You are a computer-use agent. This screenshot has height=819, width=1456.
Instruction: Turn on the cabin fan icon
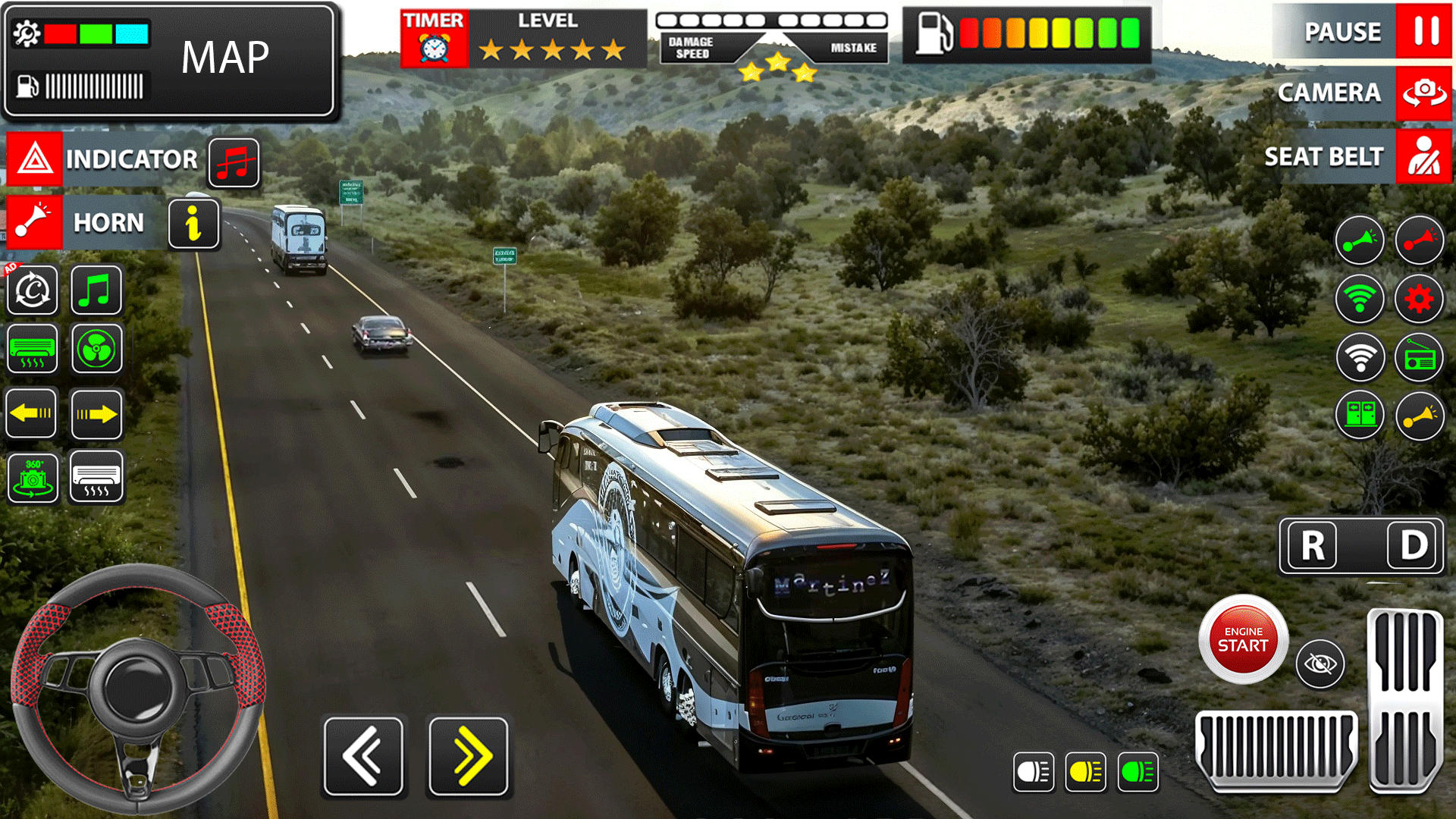tap(96, 350)
